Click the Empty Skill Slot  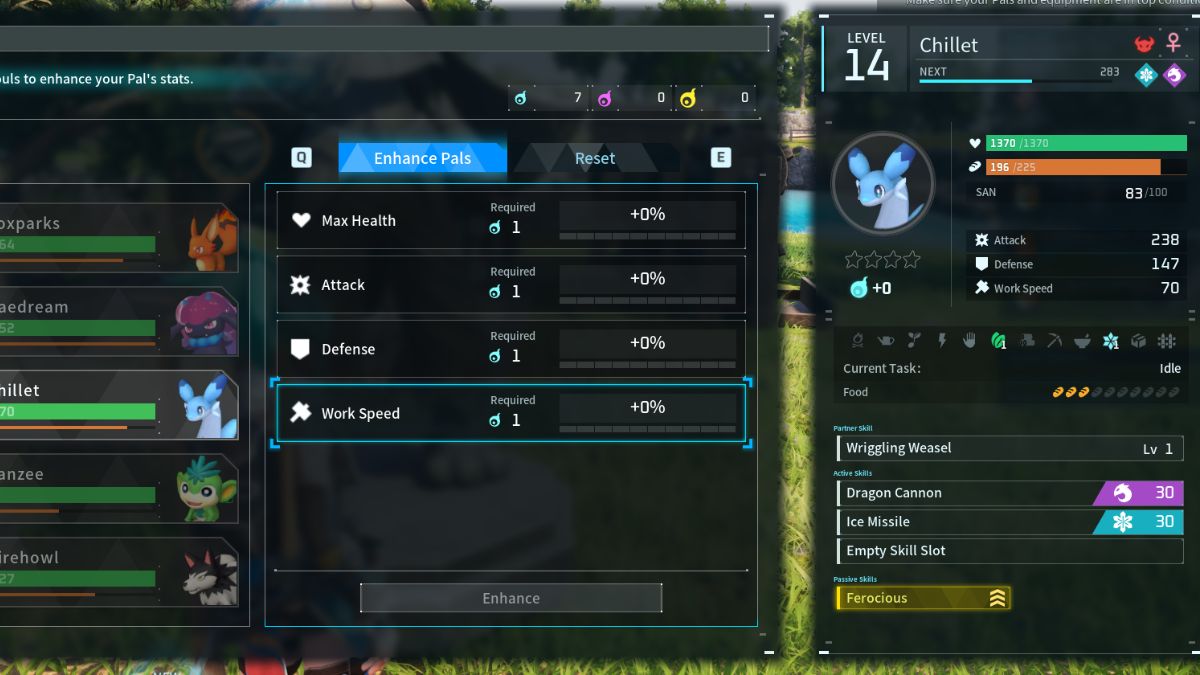pyautogui.click(x=1009, y=551)
